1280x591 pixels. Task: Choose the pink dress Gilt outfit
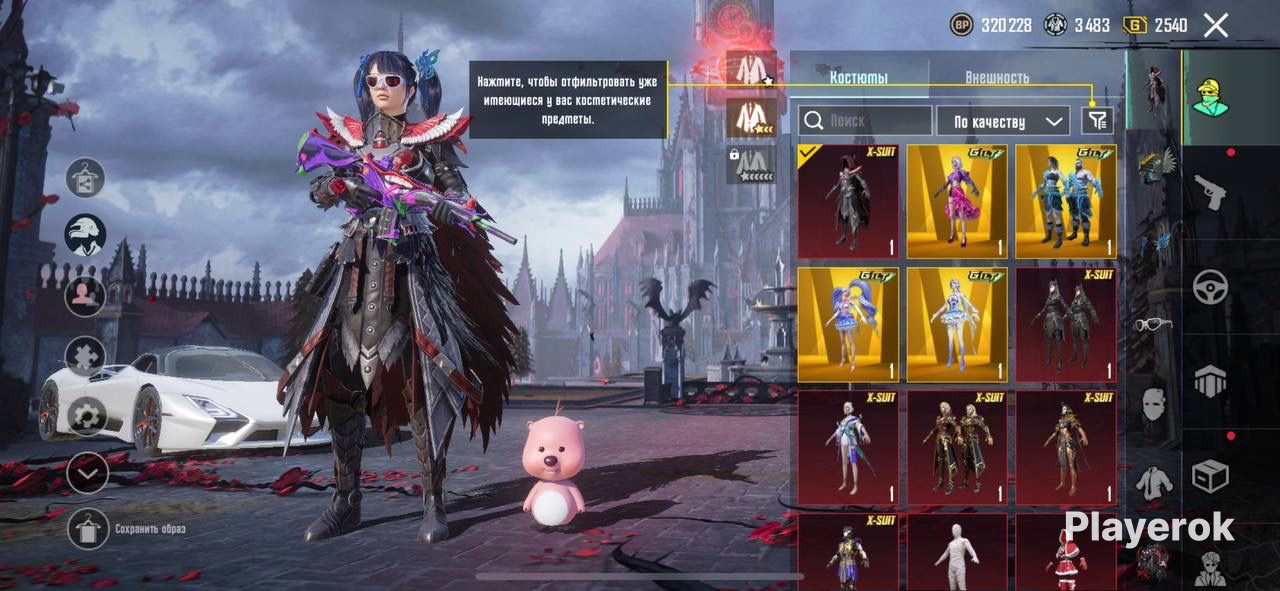point(957,201)
